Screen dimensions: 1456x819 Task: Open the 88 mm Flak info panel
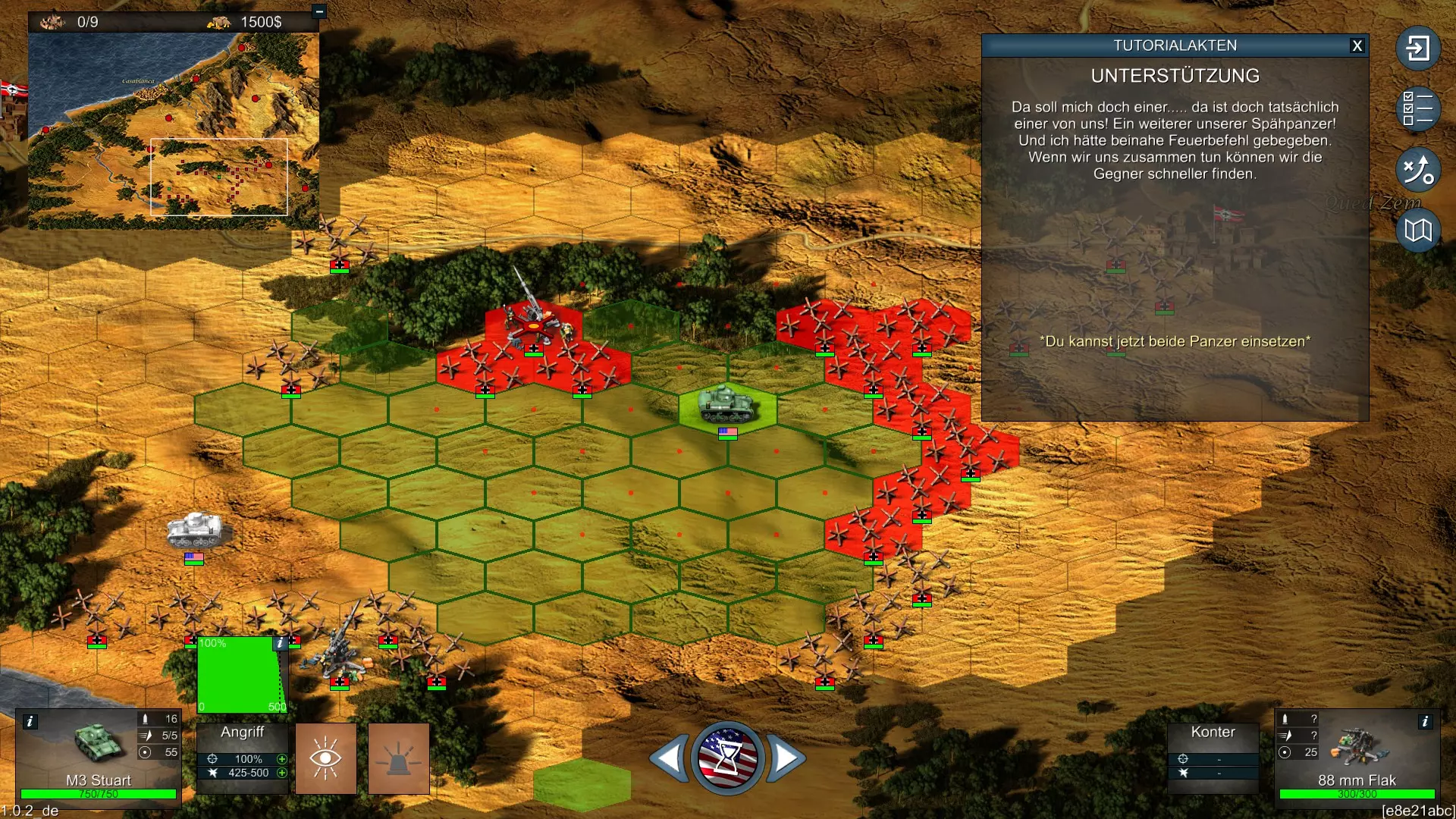click(x=1425, y=721)
